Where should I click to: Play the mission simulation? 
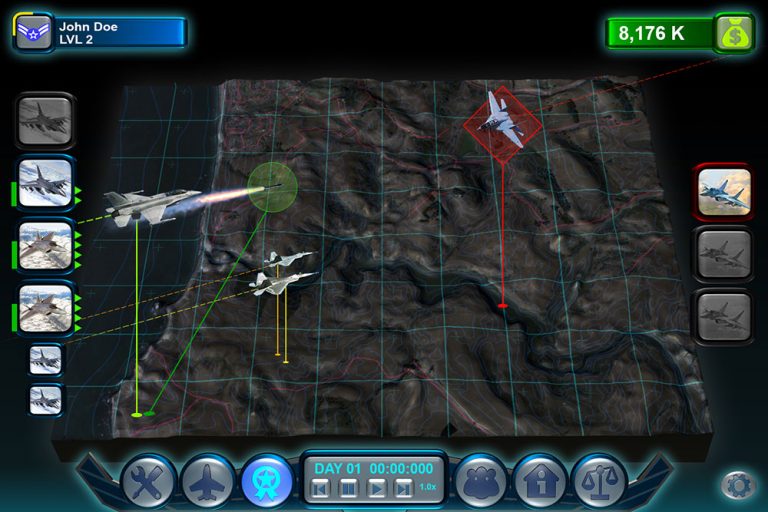tap(376, 489)
